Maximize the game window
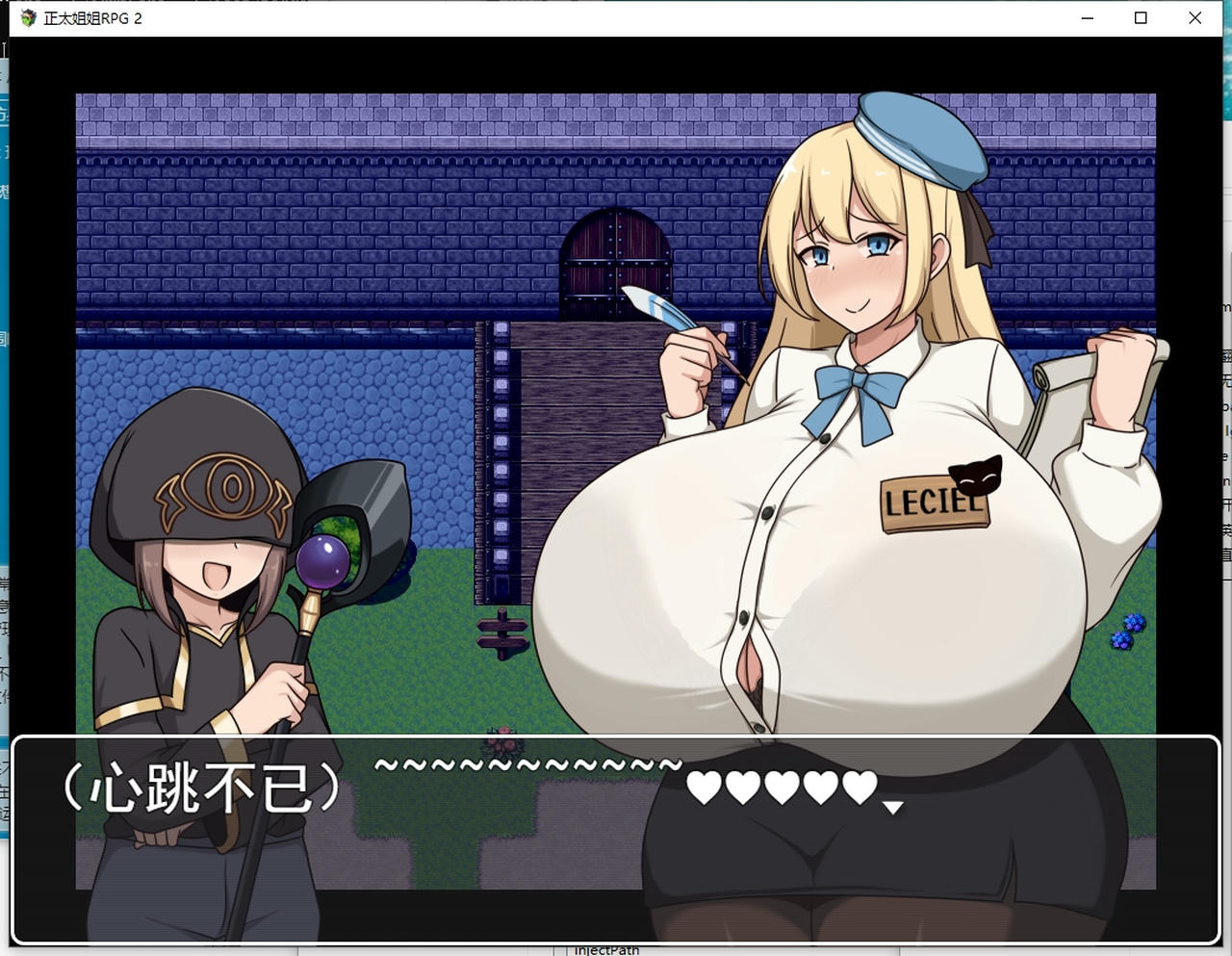 coord(1141,17)
